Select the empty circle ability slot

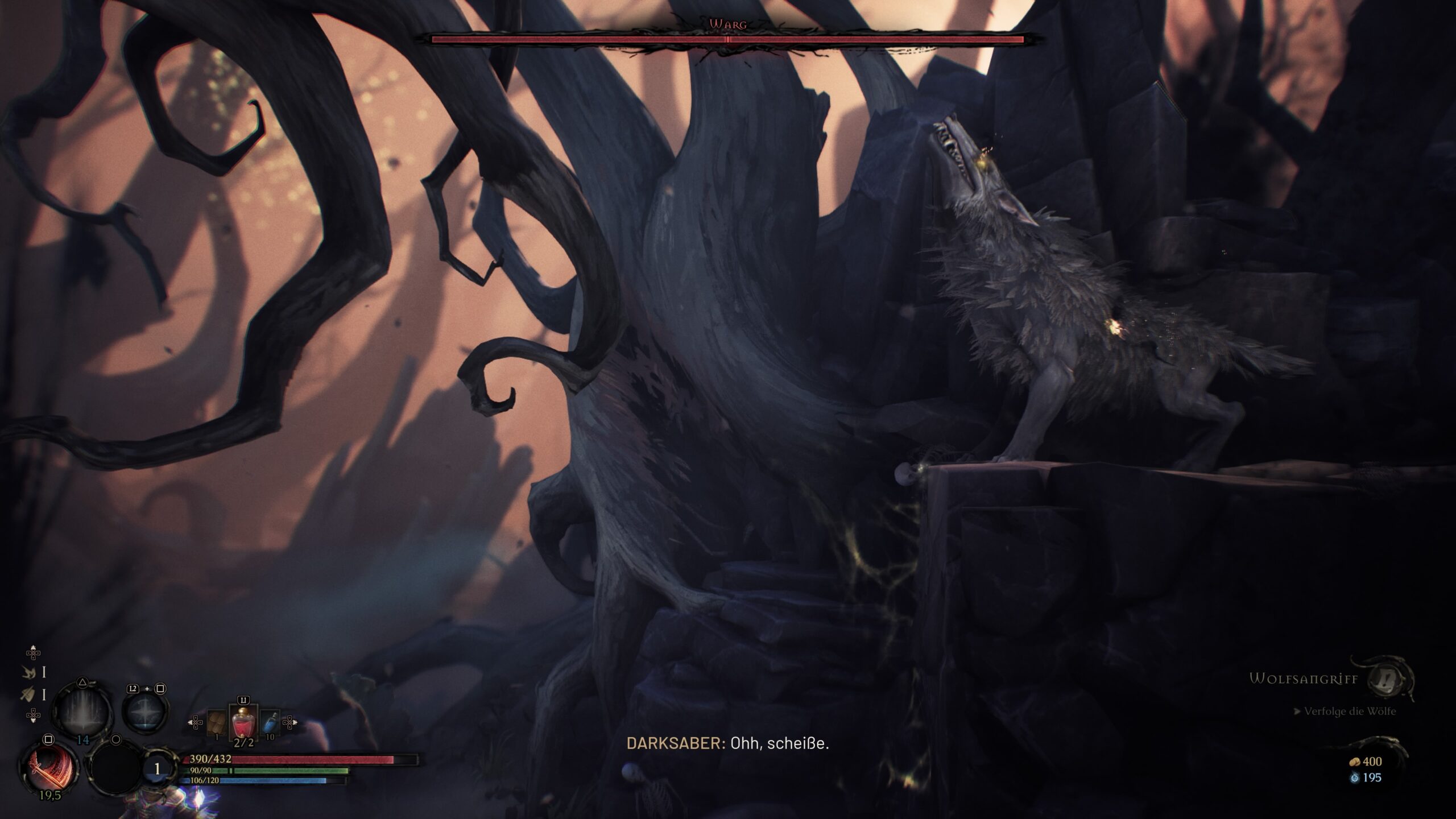click(115, 769)
